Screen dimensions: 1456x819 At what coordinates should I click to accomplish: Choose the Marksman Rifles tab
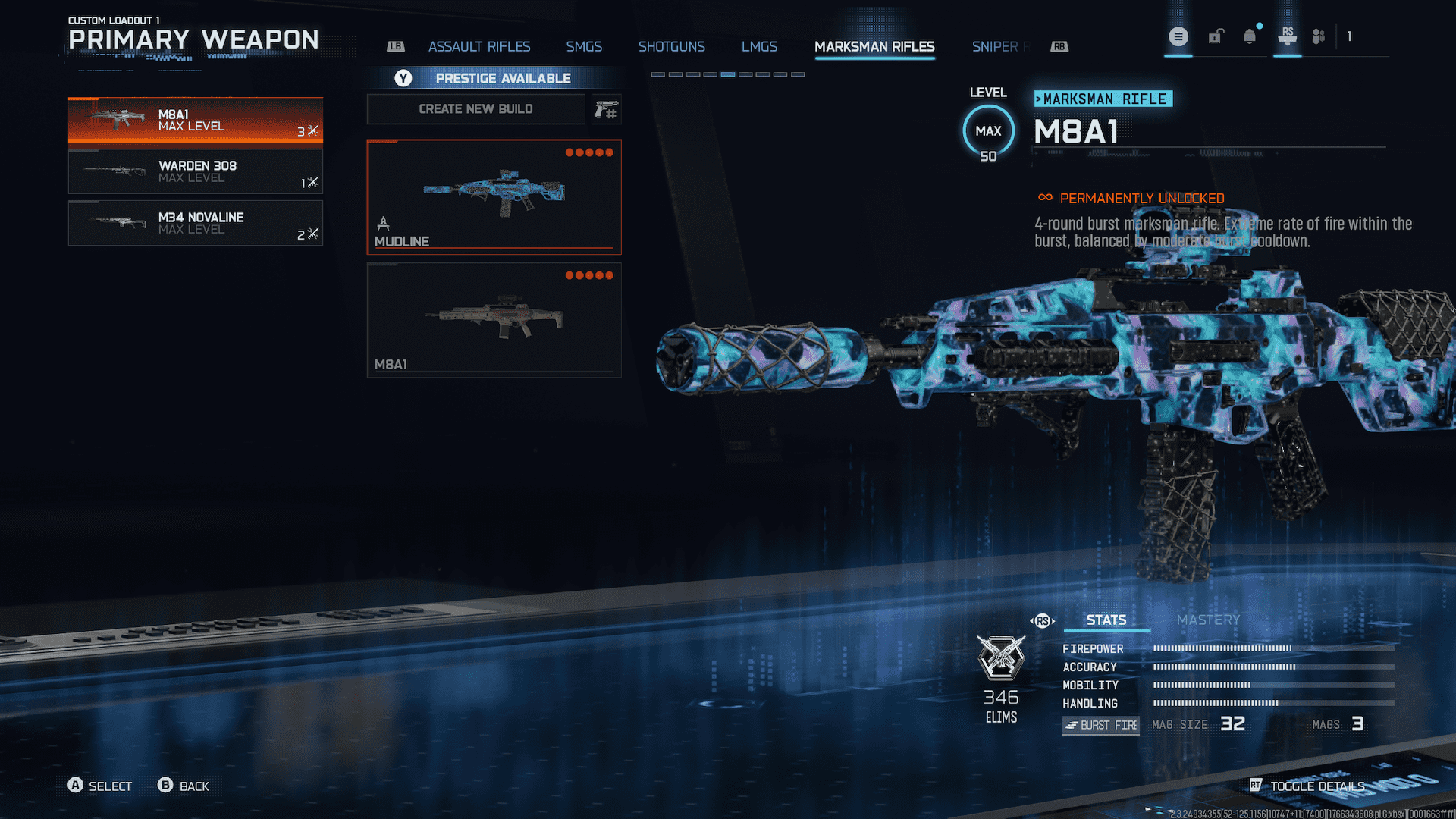click(x=874, y=47)
